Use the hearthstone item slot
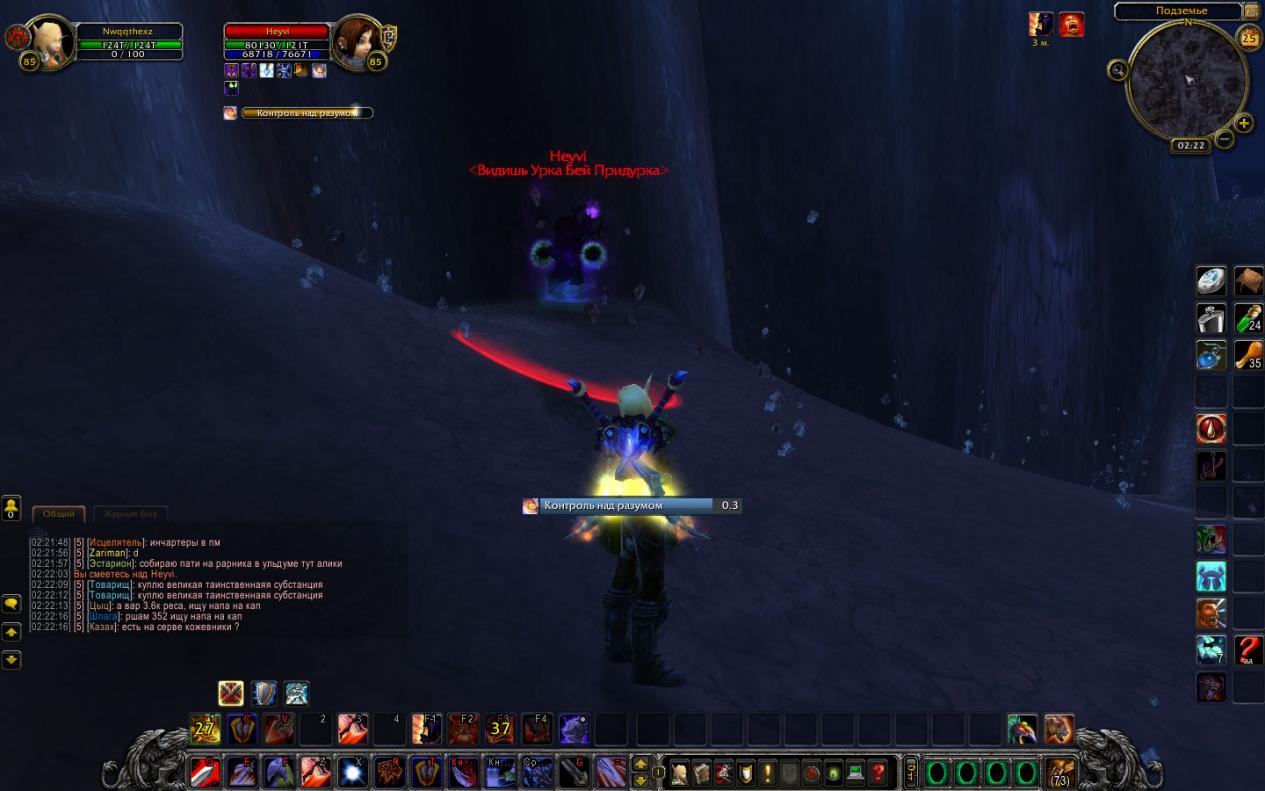Image resolution: width=1265 pixels, height=791 pixels. [x=1211, y=281]
